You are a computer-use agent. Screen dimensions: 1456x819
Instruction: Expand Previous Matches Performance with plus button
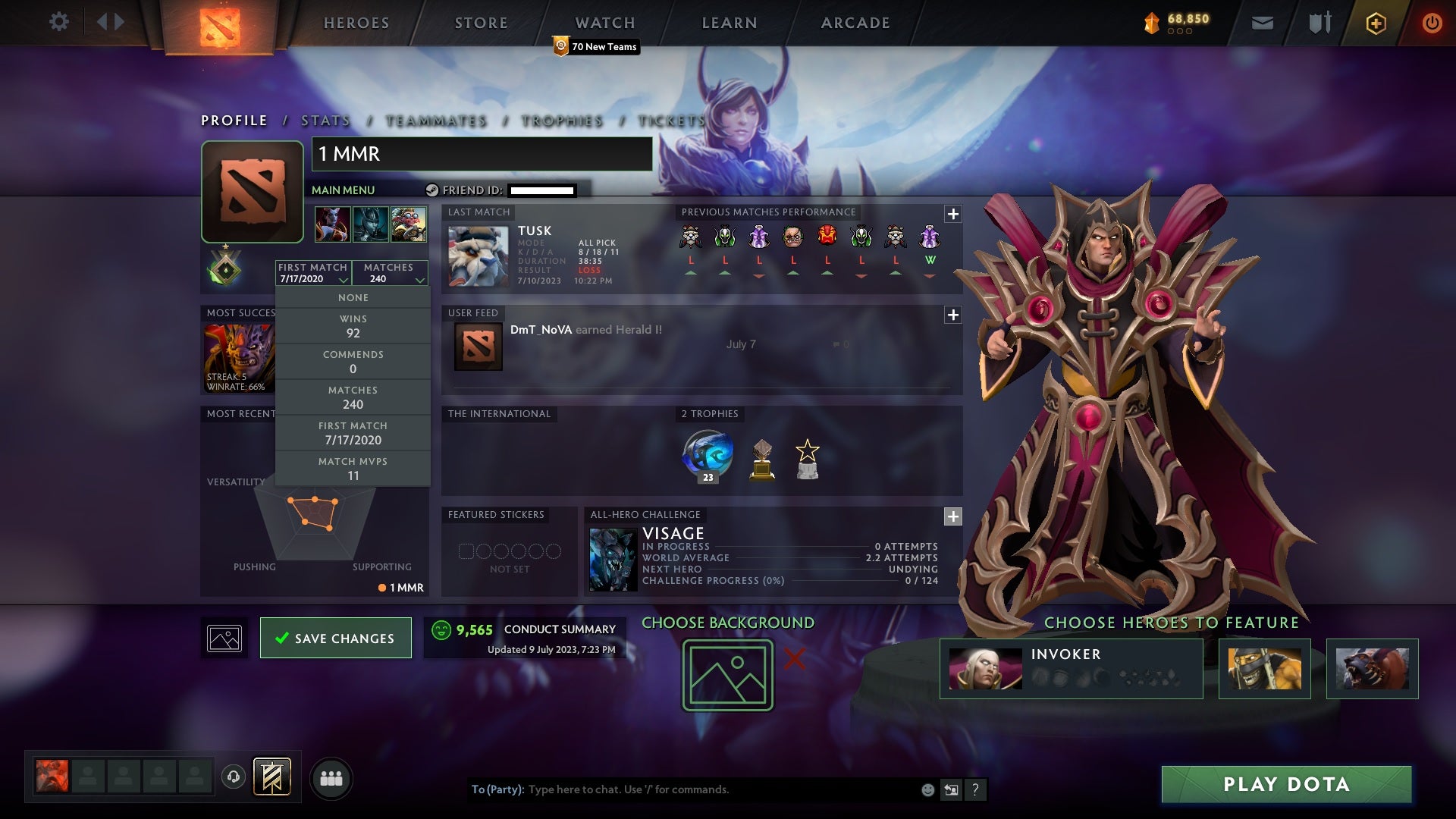(952, 215)
